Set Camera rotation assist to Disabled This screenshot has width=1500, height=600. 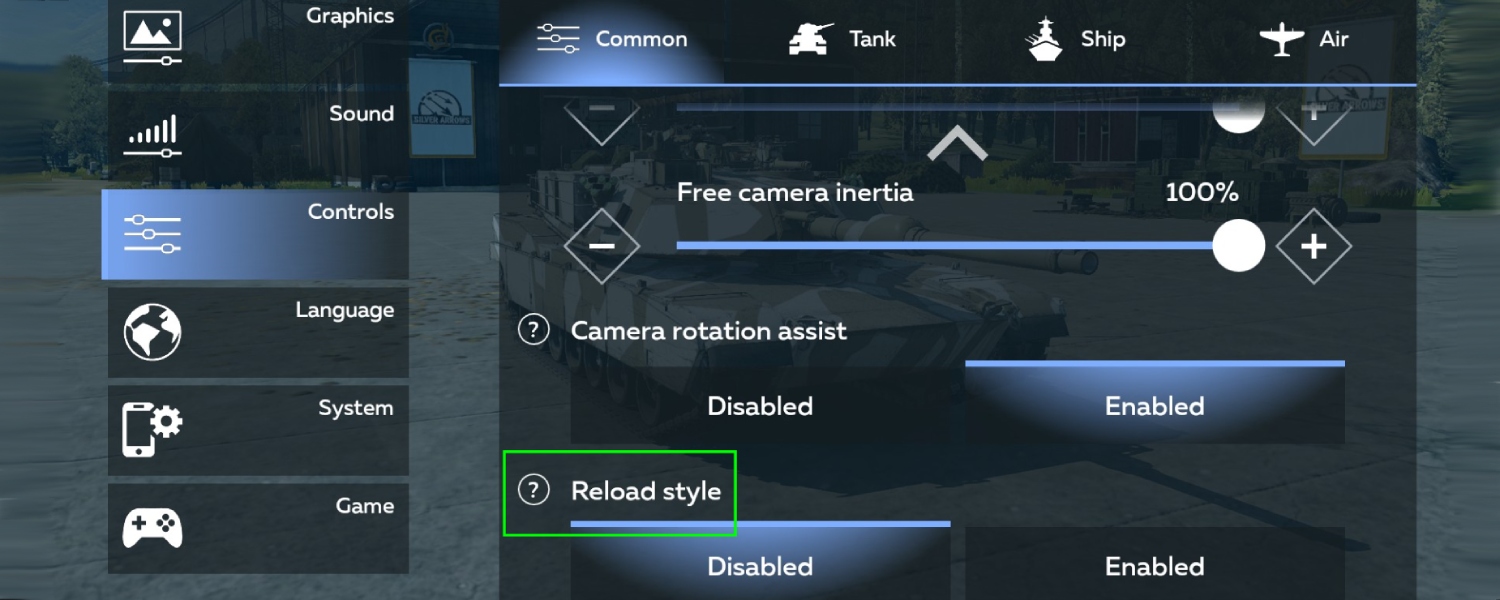pyautogui.click(x=760, y=406)
